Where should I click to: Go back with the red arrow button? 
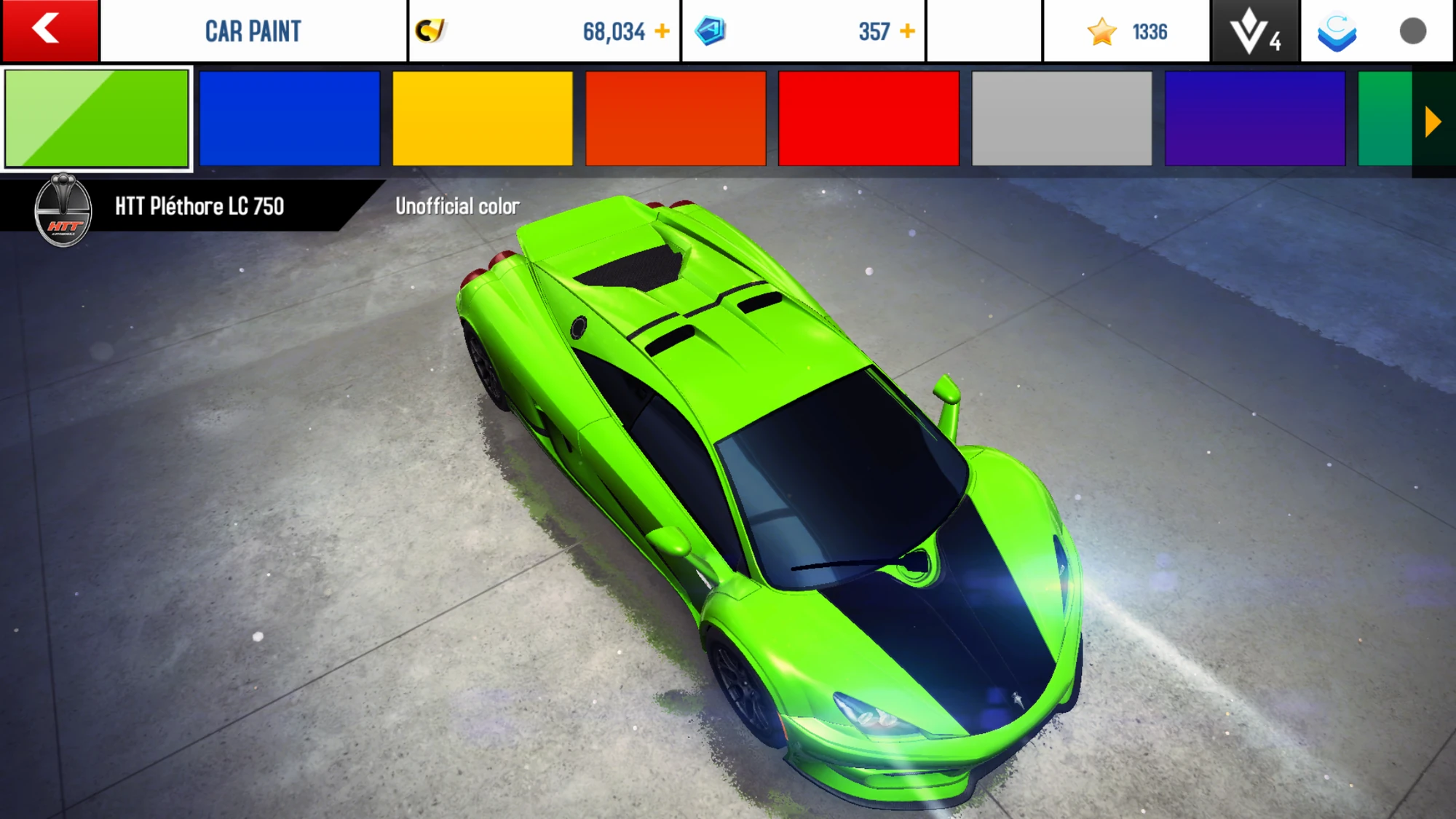tap(50, 31)
